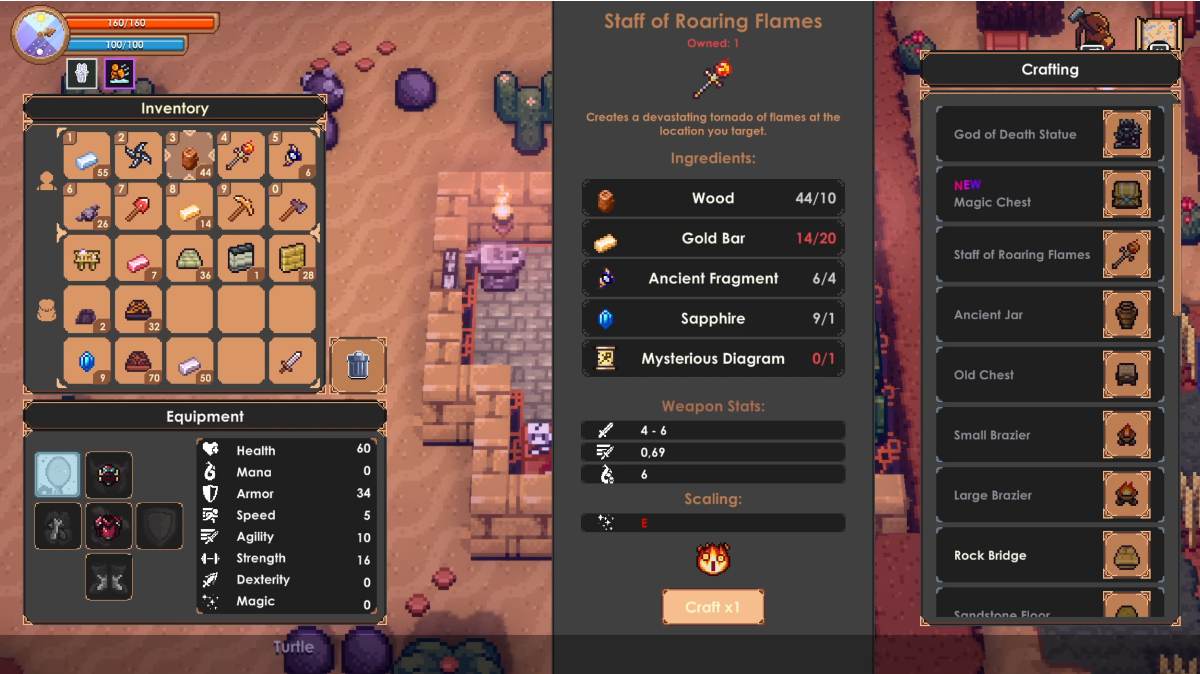Select the blue sapphire in inventory

click(x=87, y=362)
